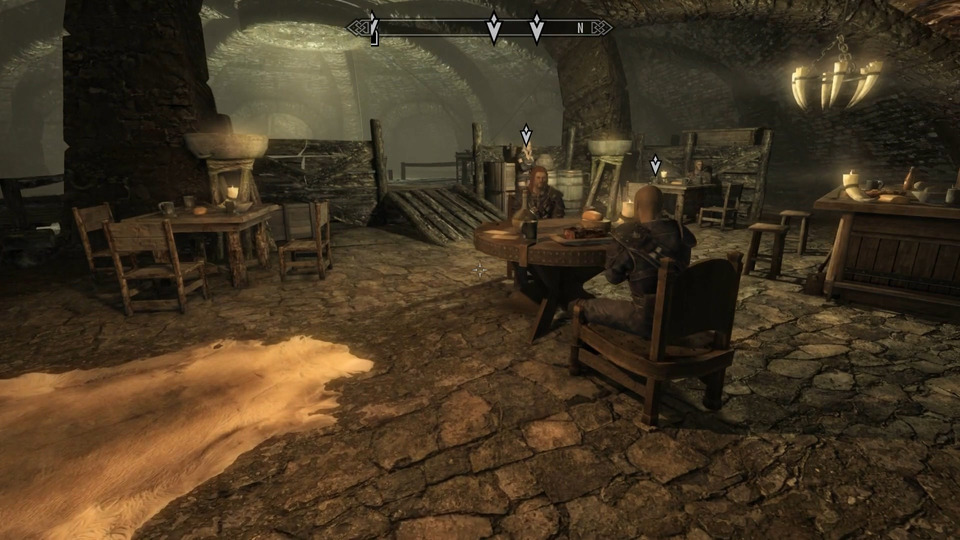This screenshot has width=960, height=540.
Task: Click the compass quest marker closest to N
Action: (x=537, y=27)
